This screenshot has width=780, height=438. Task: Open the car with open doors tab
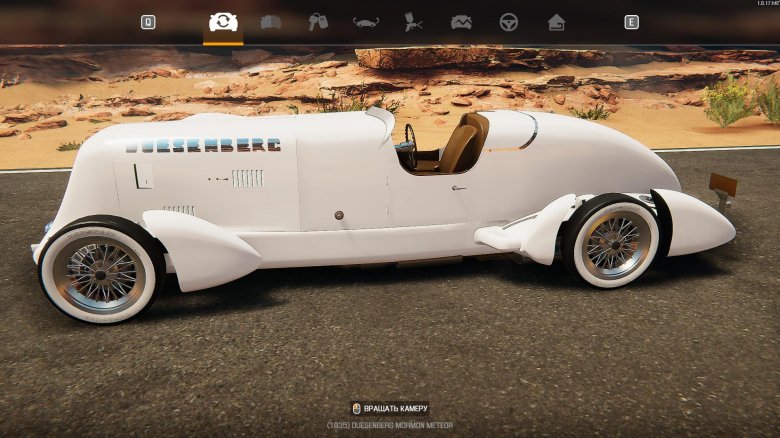(x=366, y=22)
